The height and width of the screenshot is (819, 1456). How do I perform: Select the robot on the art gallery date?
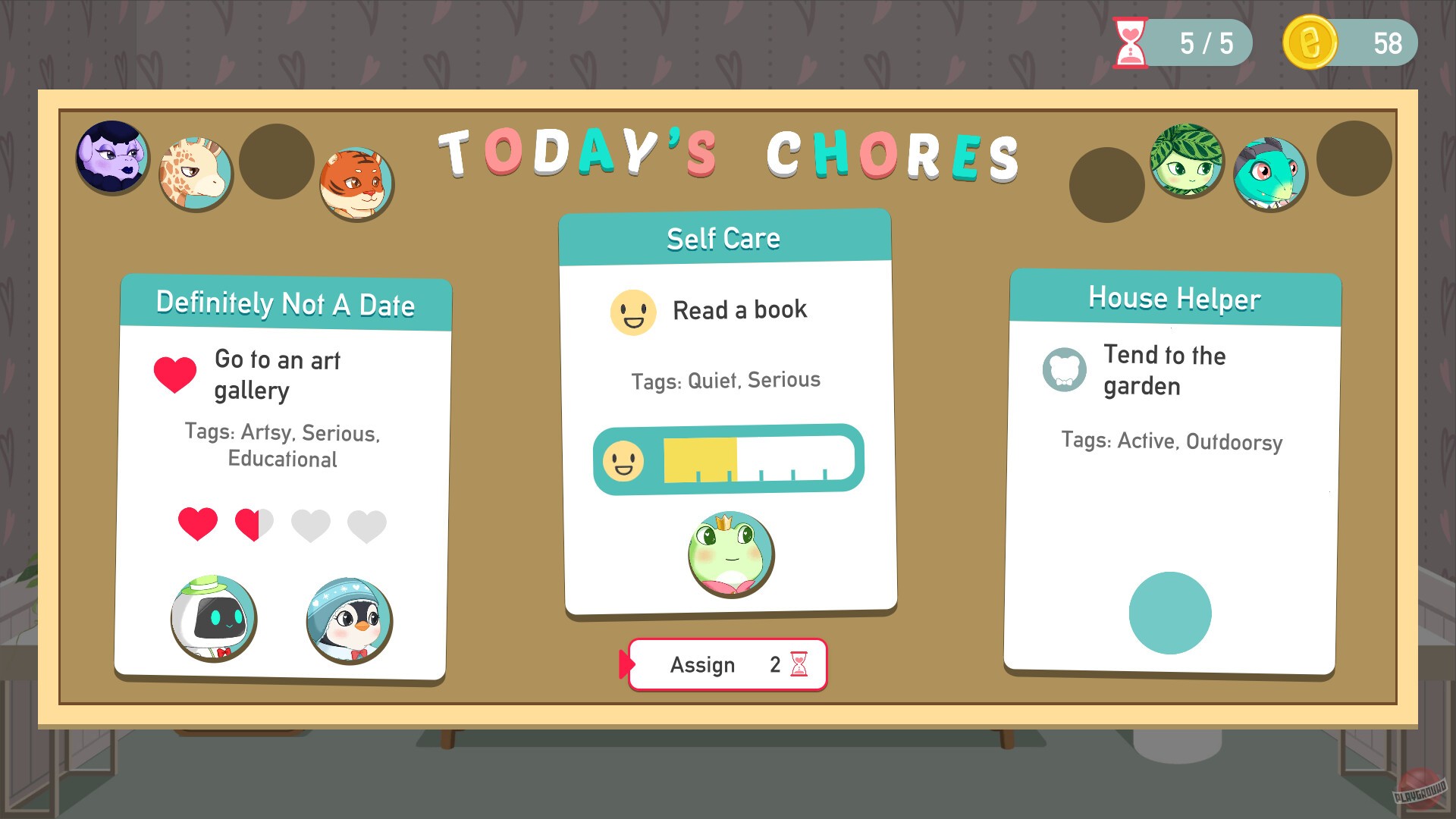[214, 620]
